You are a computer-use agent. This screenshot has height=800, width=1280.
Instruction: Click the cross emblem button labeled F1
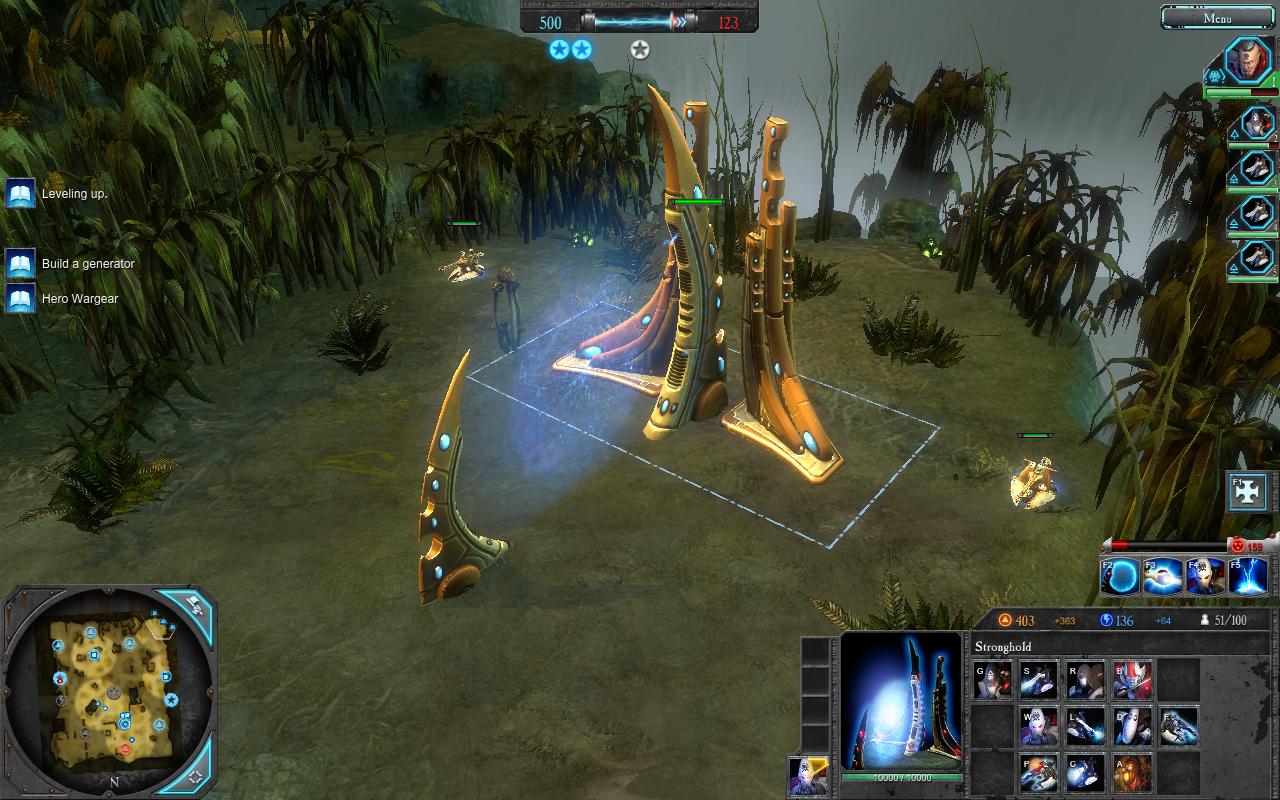click(x=1249, y=492)
